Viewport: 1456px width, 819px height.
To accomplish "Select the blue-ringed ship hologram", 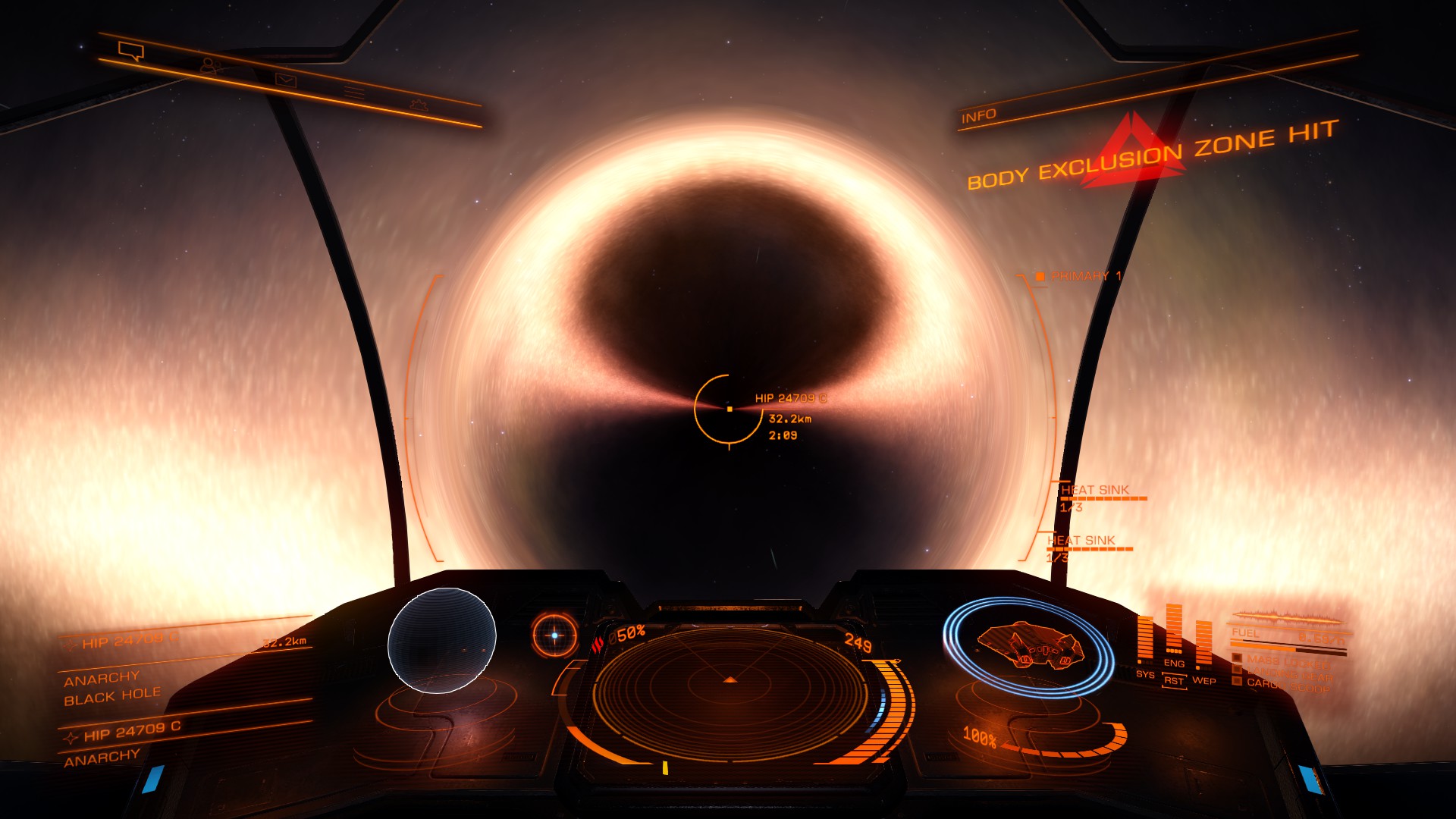I will point(1028,646).
